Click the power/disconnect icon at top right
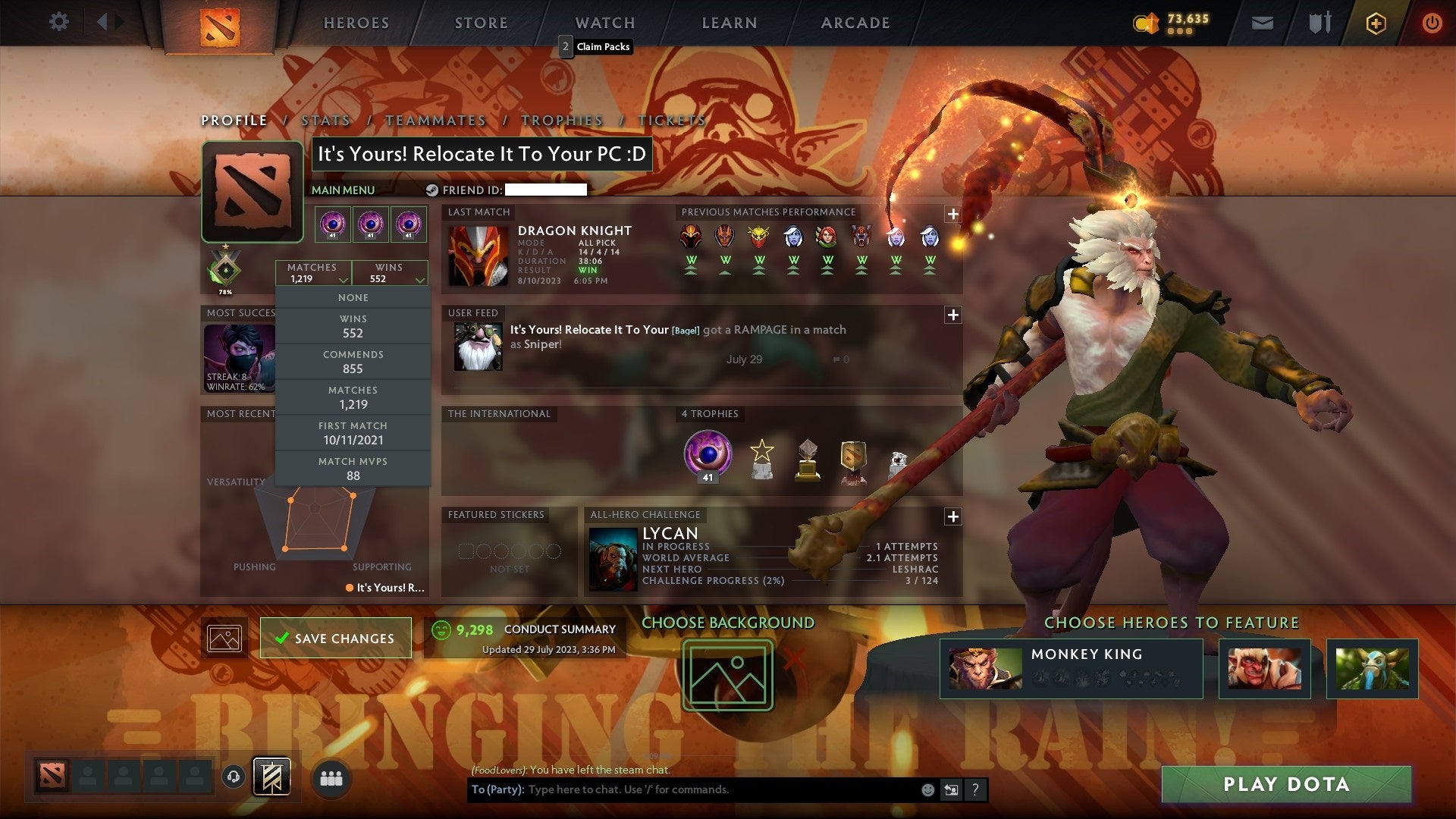The height and width of the screenshot is (819, 1456). point(1432,23)
